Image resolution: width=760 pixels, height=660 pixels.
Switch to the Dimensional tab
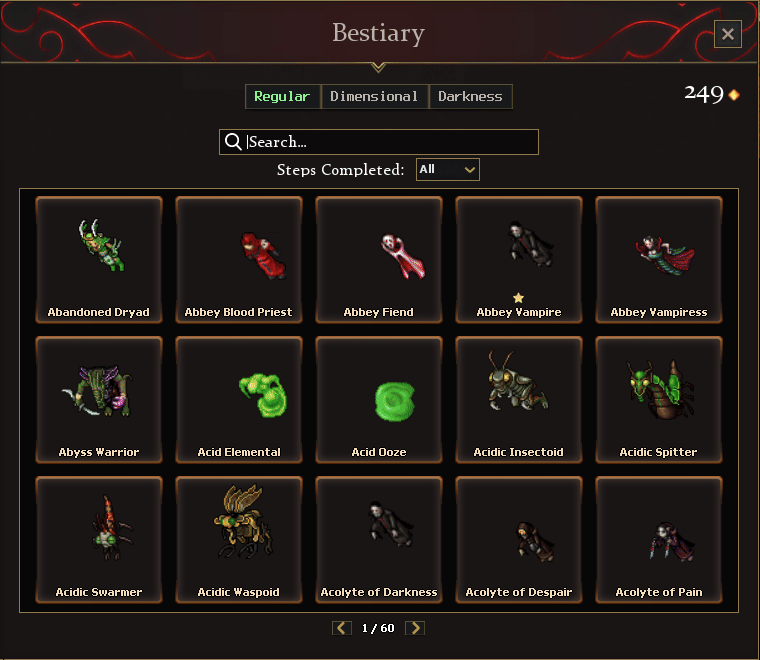374,96
